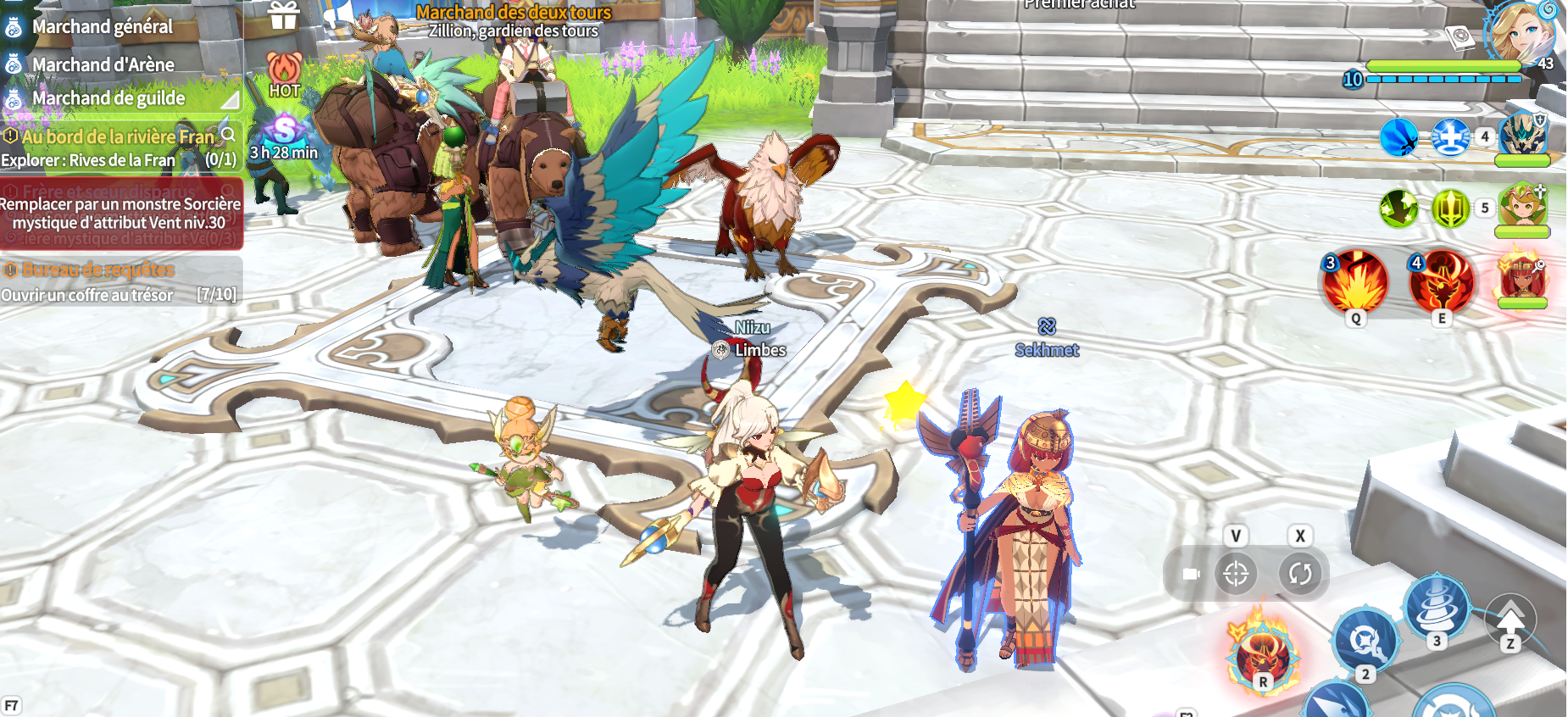Activate the fire explosion skill
Viewport: 1568px width, 717px height.
[x=1355, y=282]
